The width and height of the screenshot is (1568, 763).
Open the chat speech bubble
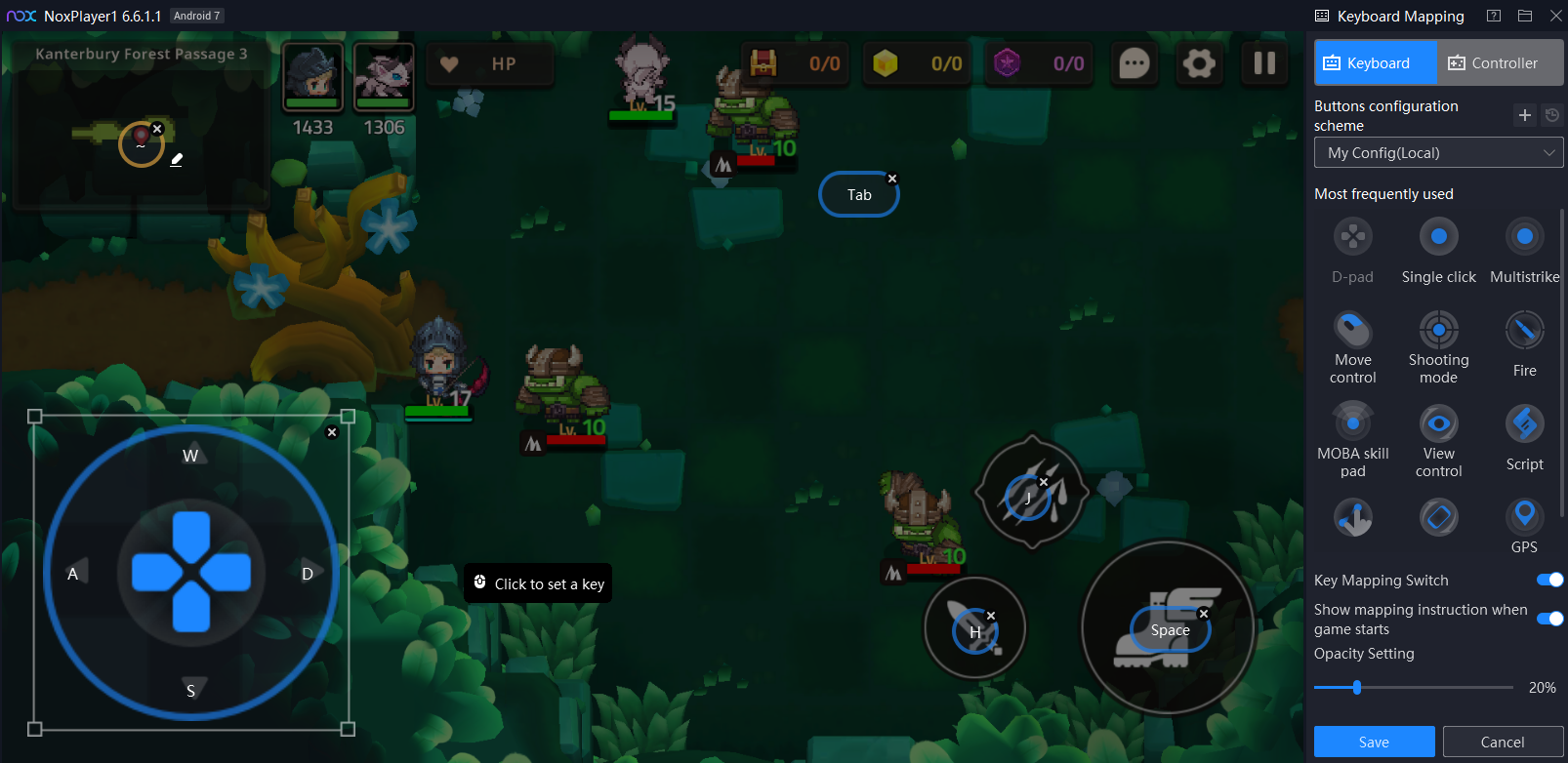click(1134, 64)
